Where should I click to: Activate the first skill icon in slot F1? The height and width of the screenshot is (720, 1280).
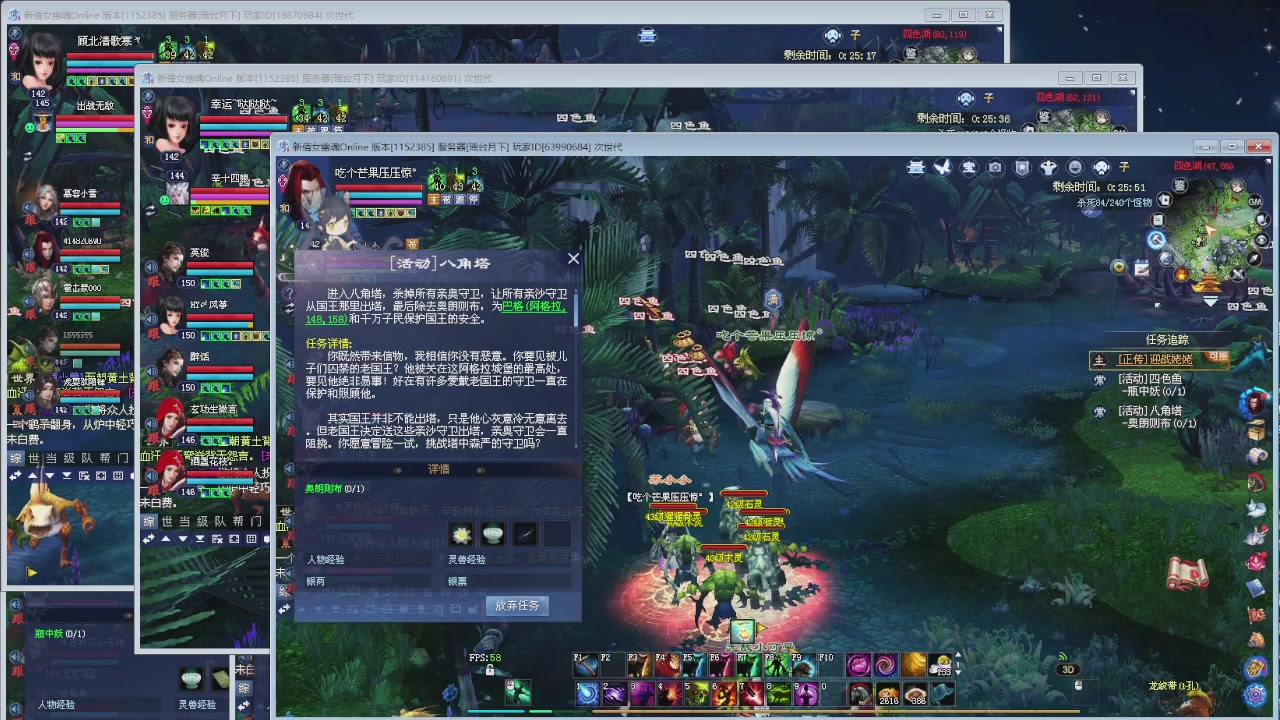point(586,664)
